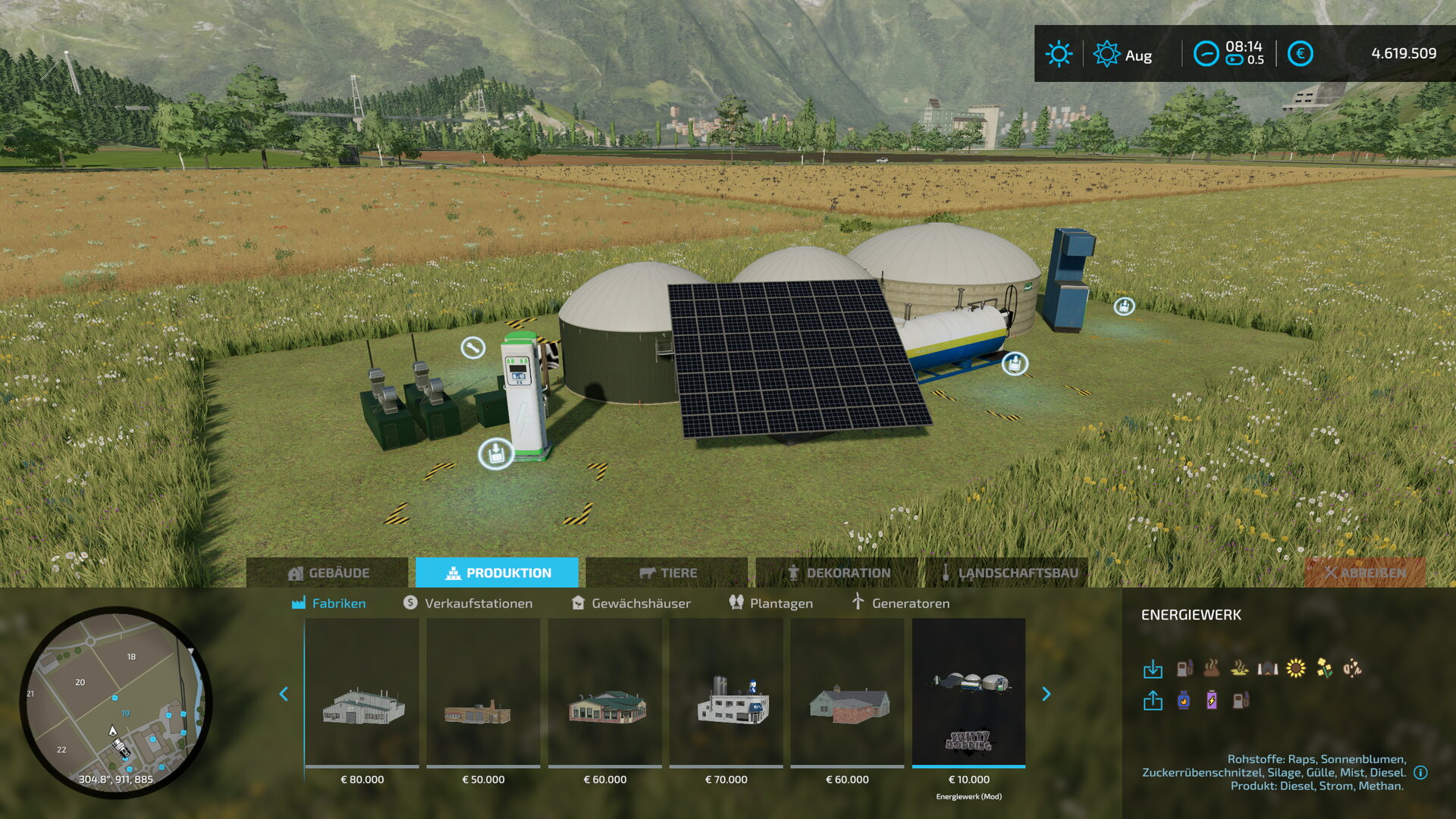Show the next page of buildings
The height and width of the screenshot is (819, 1456).
coord(1046,694)
